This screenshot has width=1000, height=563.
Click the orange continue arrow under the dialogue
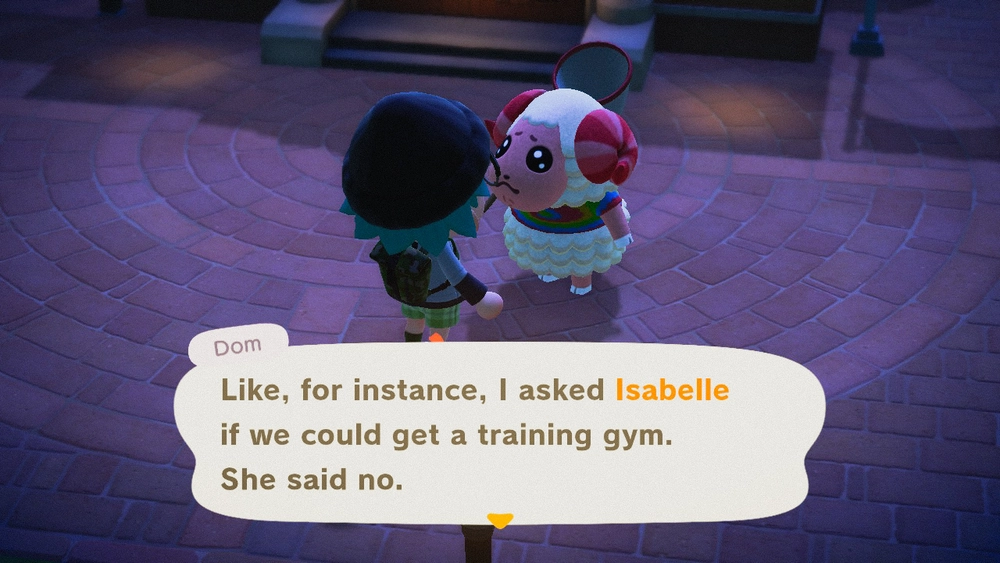[x=499, y=520]
